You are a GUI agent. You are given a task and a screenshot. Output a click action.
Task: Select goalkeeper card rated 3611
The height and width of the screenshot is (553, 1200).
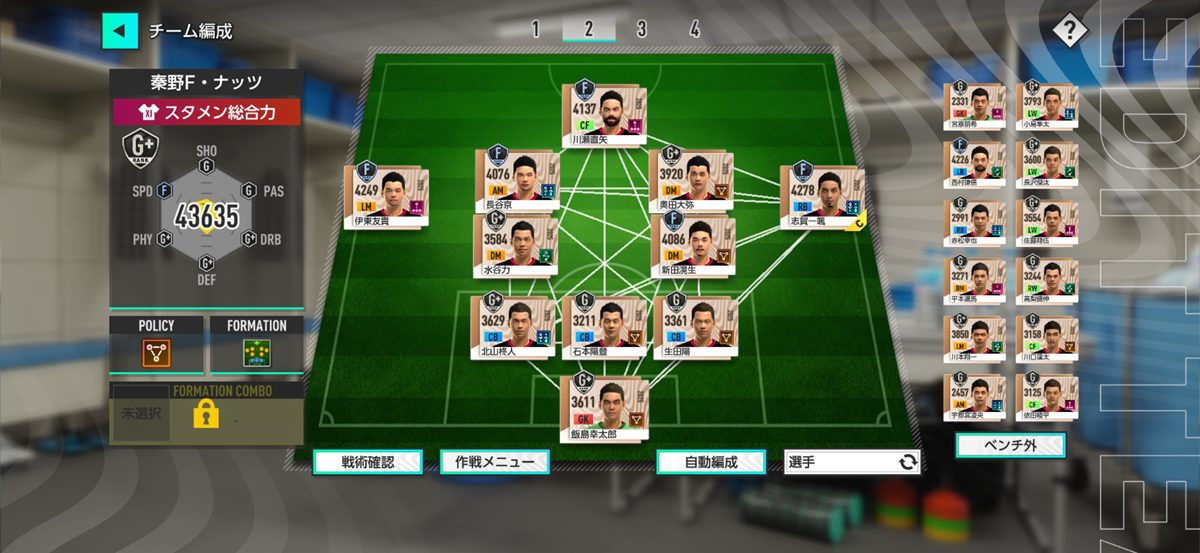(x=603, y=405)
